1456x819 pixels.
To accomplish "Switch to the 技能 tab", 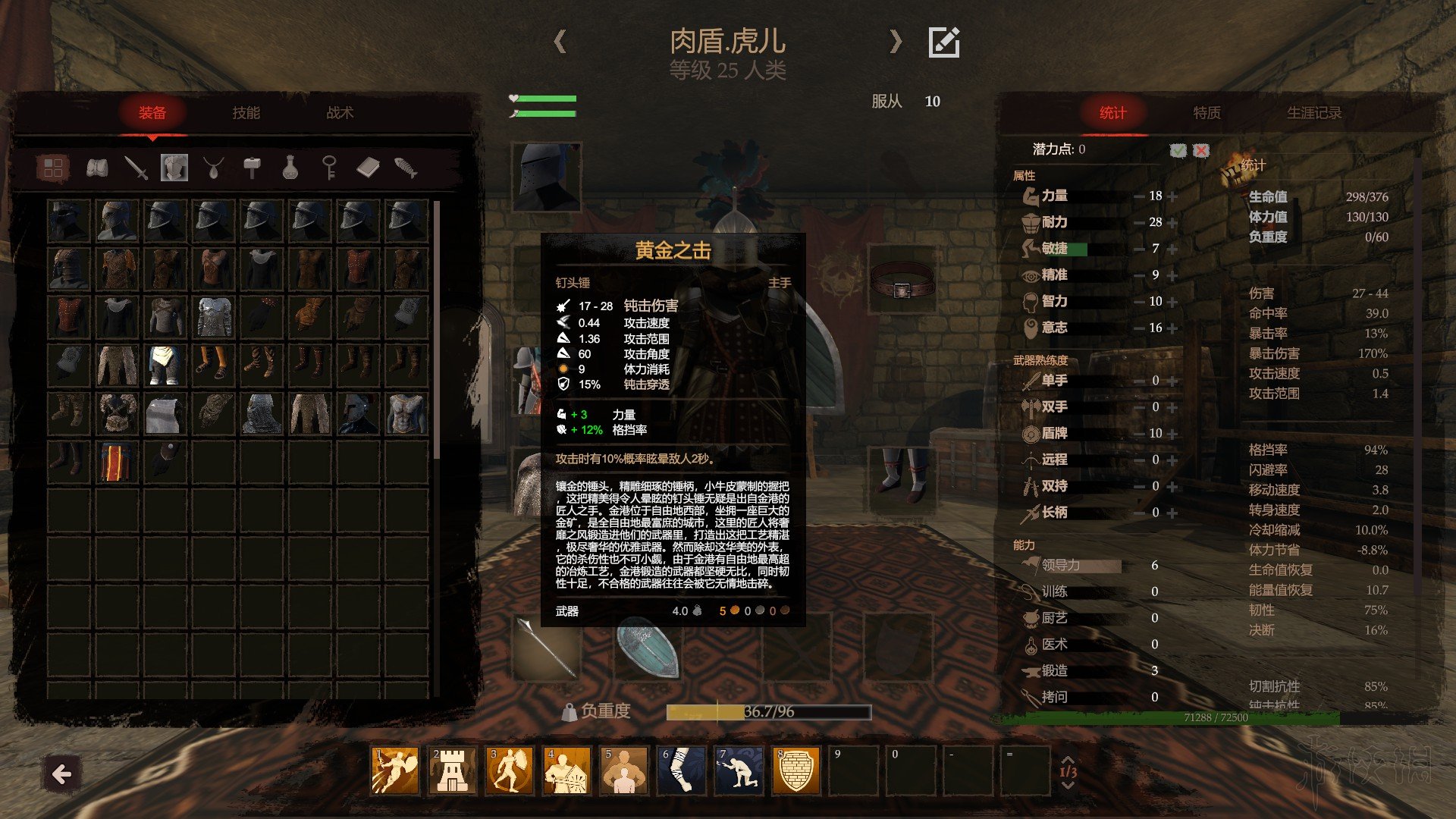I will coord(246,113).
